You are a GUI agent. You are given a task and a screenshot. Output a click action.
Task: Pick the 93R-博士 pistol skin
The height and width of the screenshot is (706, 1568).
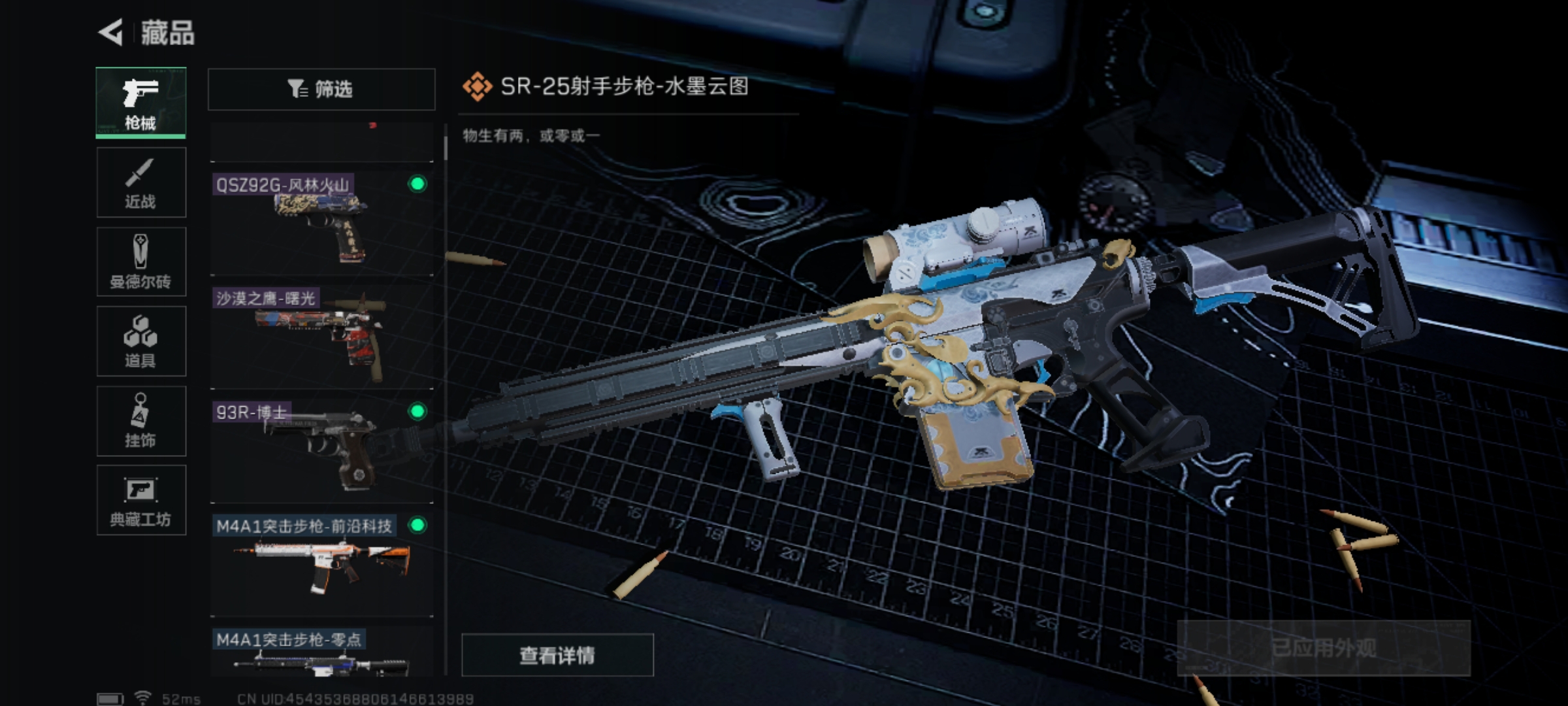point(321,451)
